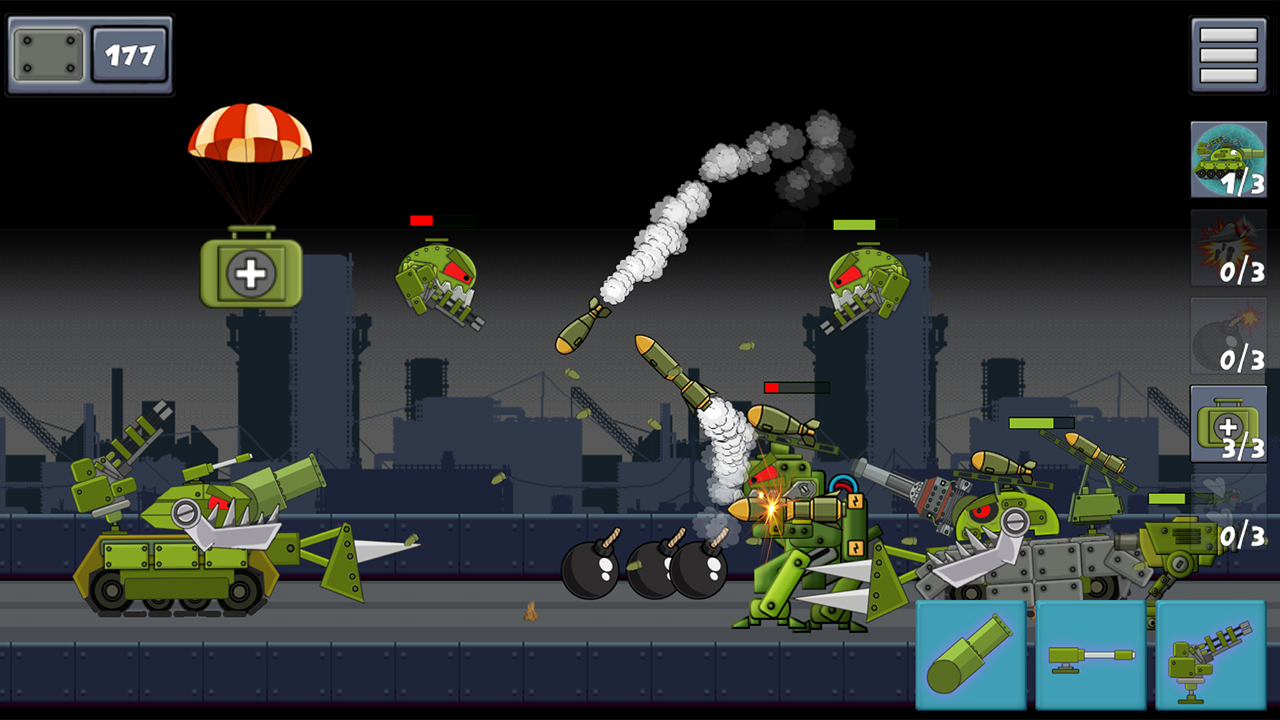Use the repair kit ability (3/3)
The height and width of the screenshot is (720, 1280).
[x=1228, y=425]
